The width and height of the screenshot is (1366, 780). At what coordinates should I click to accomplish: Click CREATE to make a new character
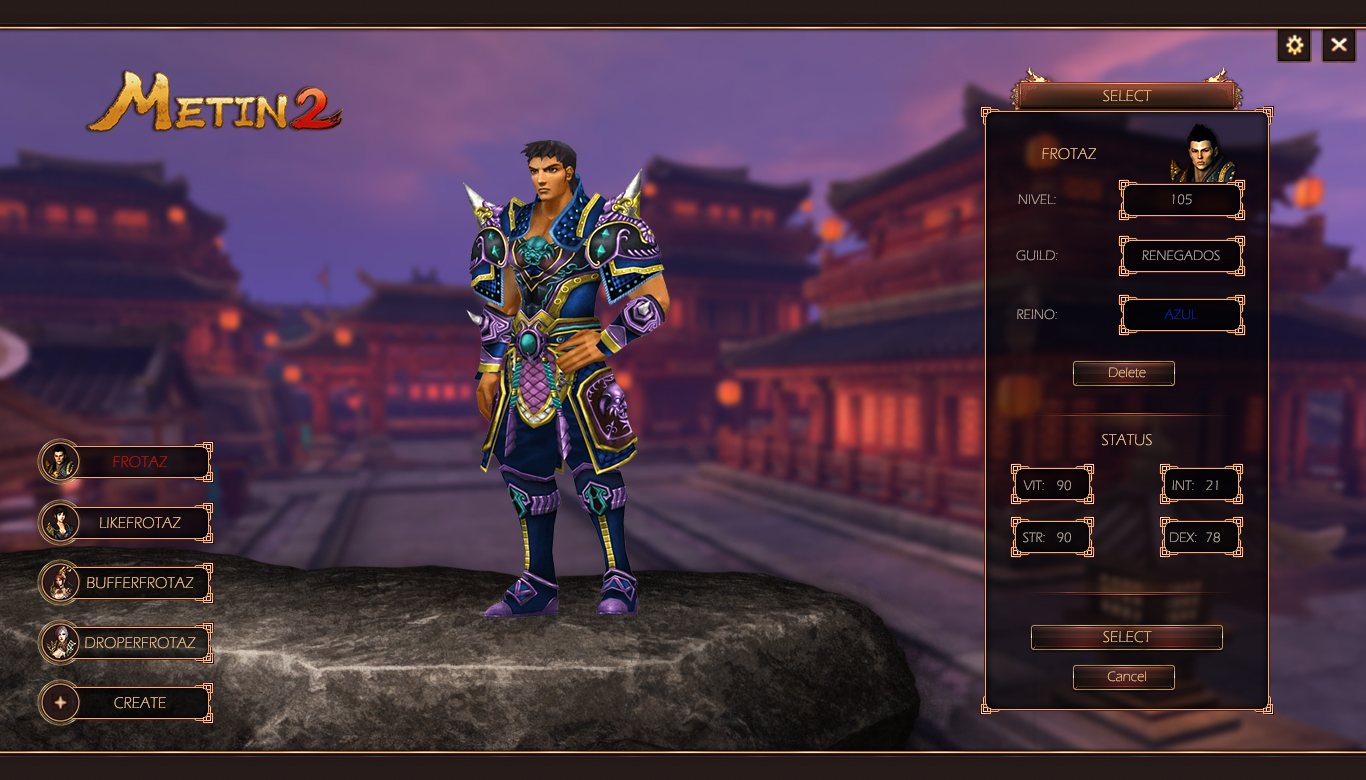pos(139,702)
